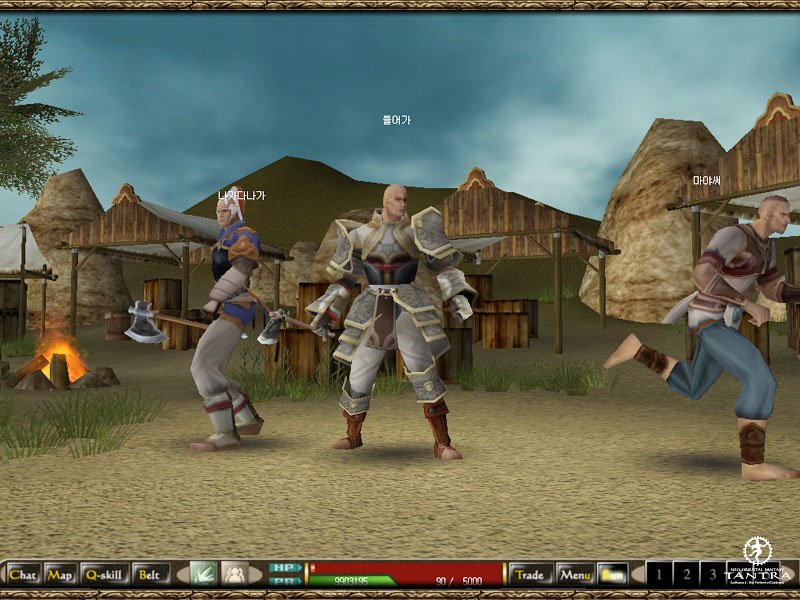Toggle the Run button
Screen dimensions: 800x600
point(612,575)
